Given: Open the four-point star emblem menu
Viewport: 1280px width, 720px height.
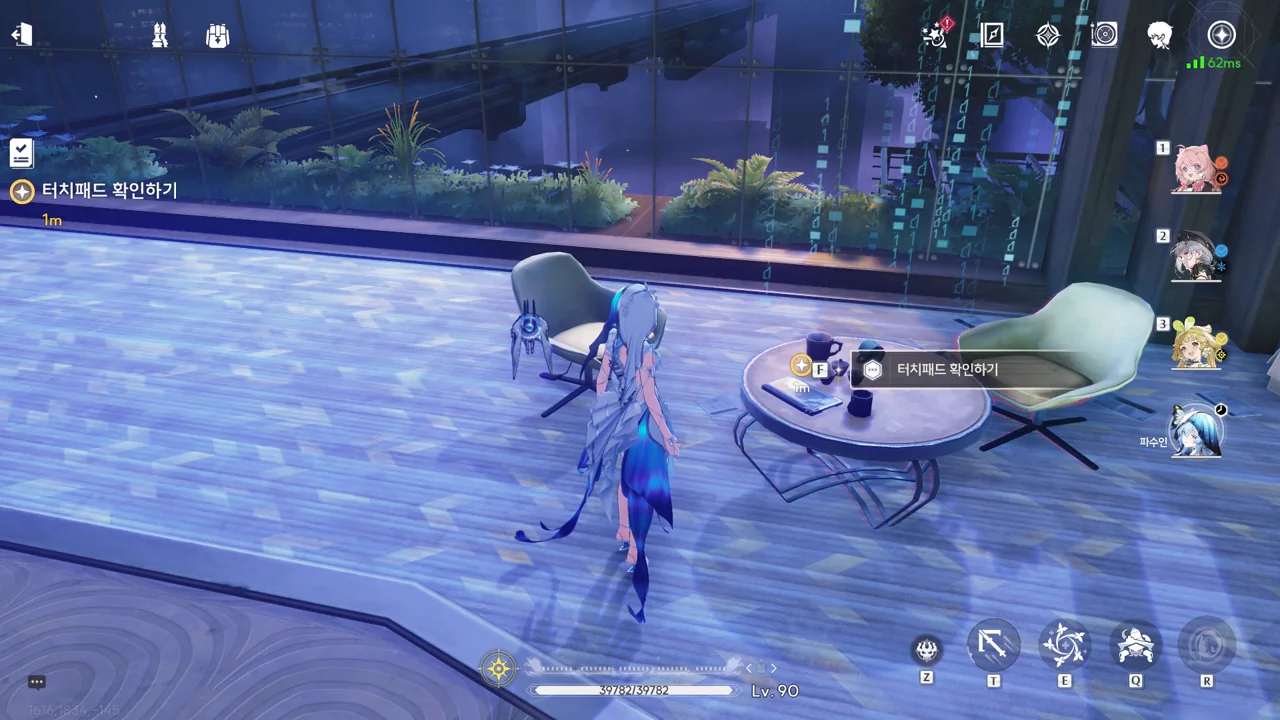Looking at the screenshot, I should coord(1047,35).
